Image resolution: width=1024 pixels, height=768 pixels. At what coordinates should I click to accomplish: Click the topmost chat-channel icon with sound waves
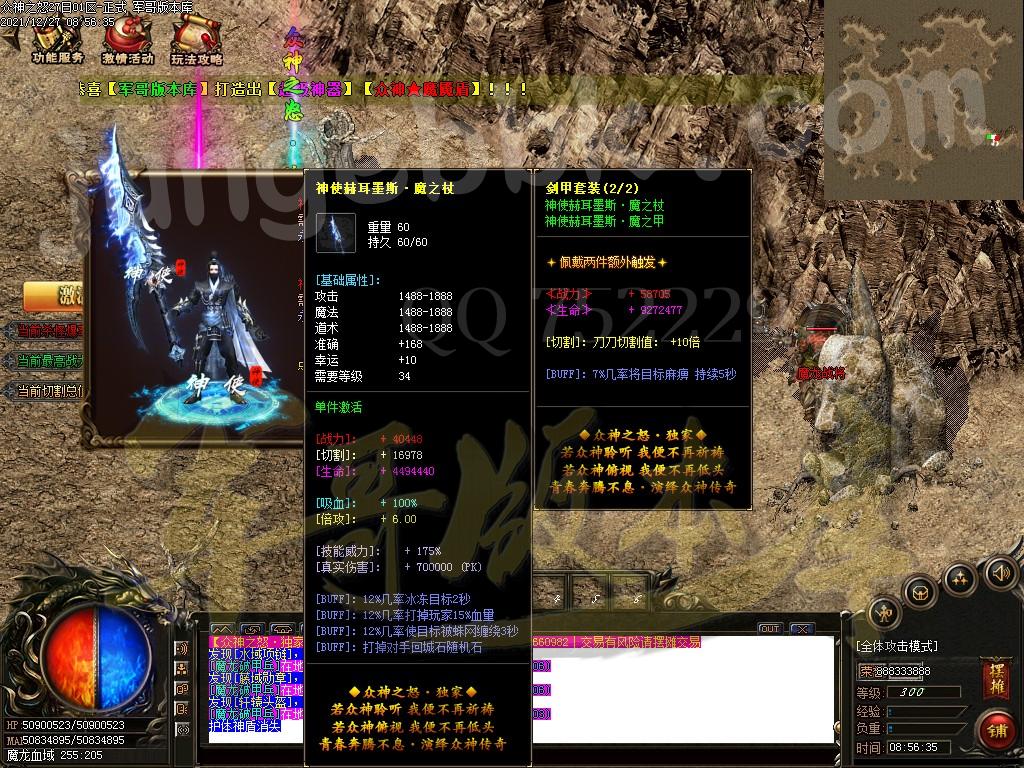(x=182, y=647)
